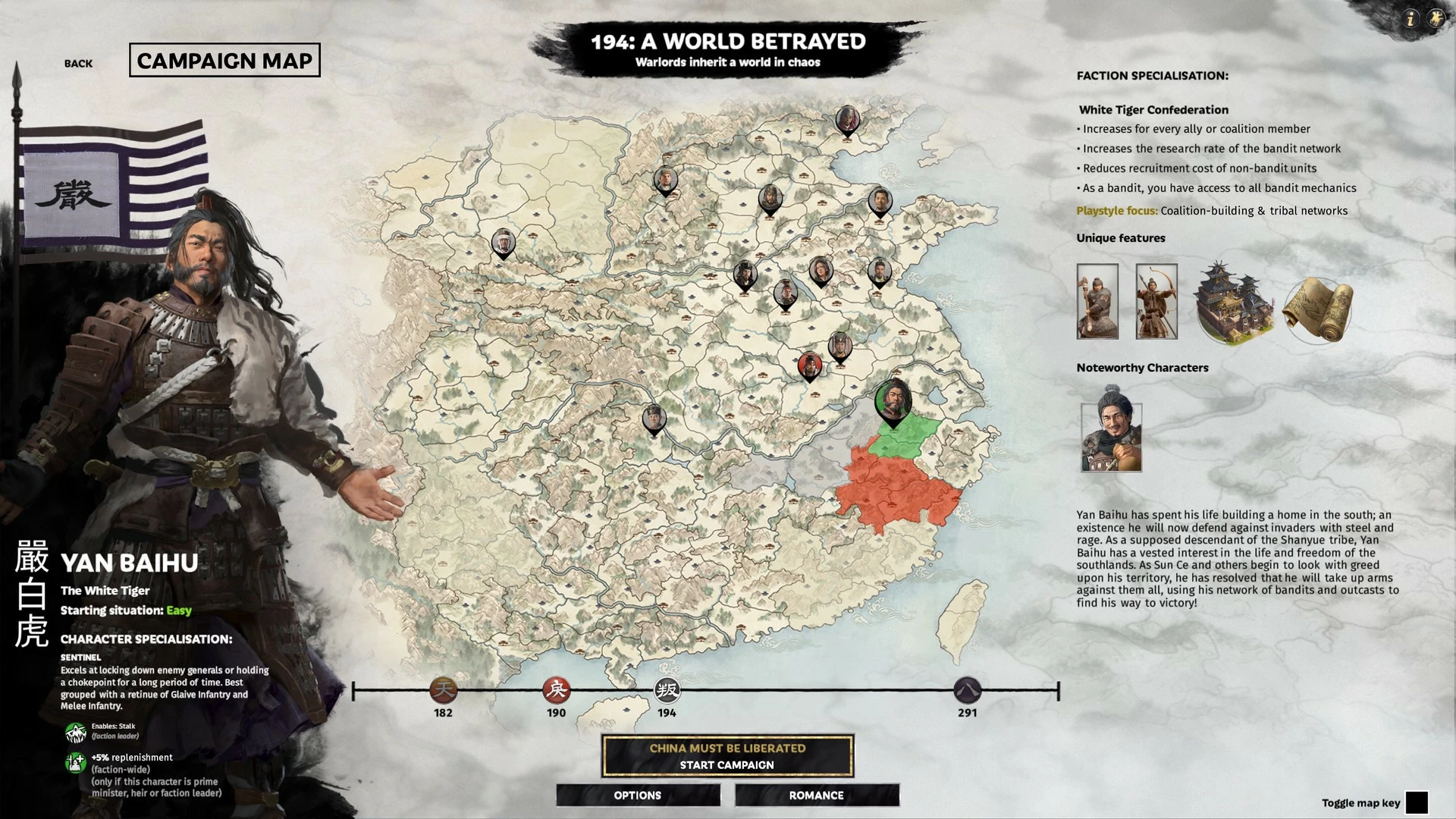Open the OPTIONS menu
The height and width of the screenshot is (819, 1456).
638,795
